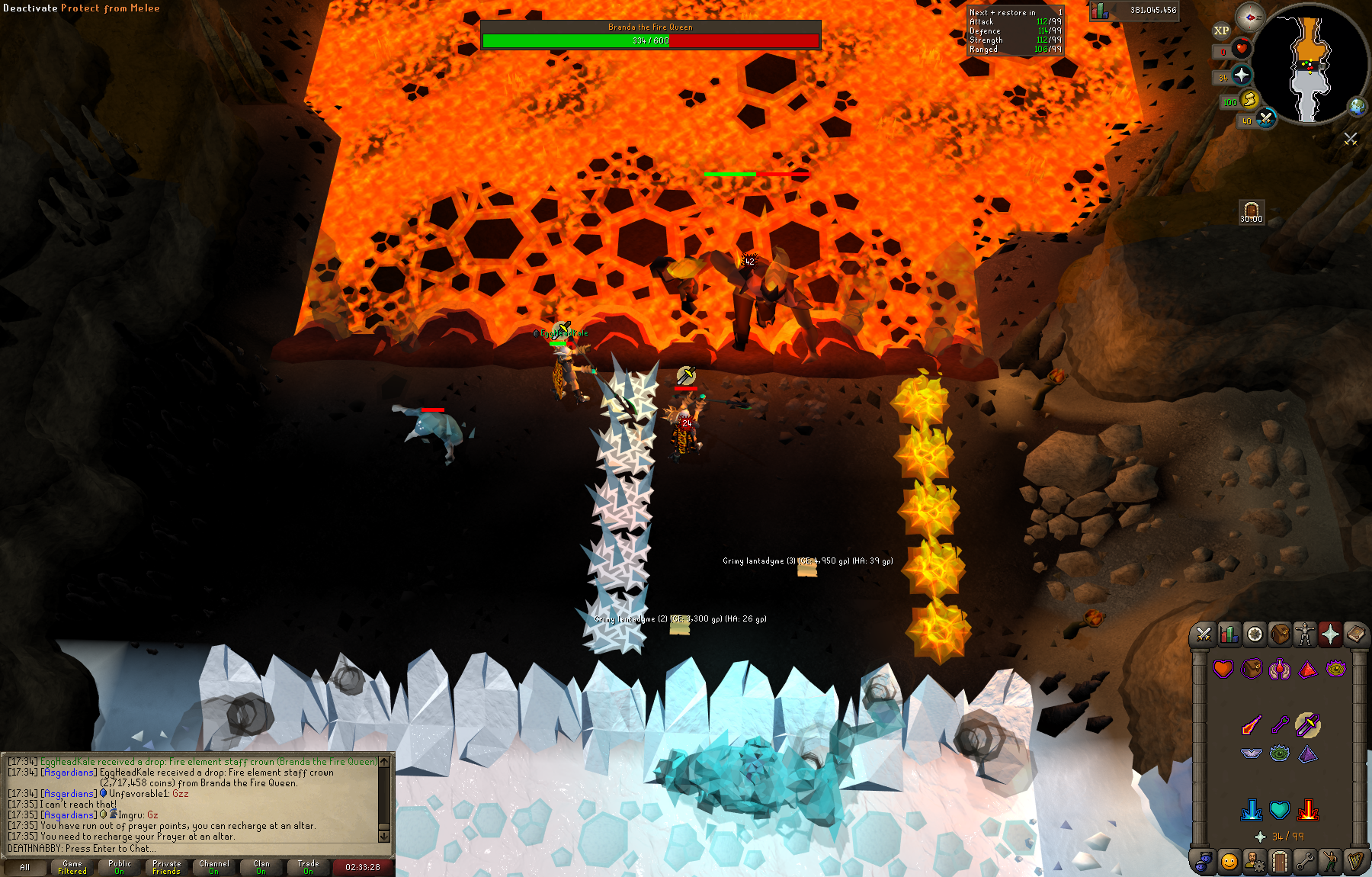Select the Trade chat filter tab
Screen dimensions: 1372x877
pyautogui.click(x=308, y=867)
